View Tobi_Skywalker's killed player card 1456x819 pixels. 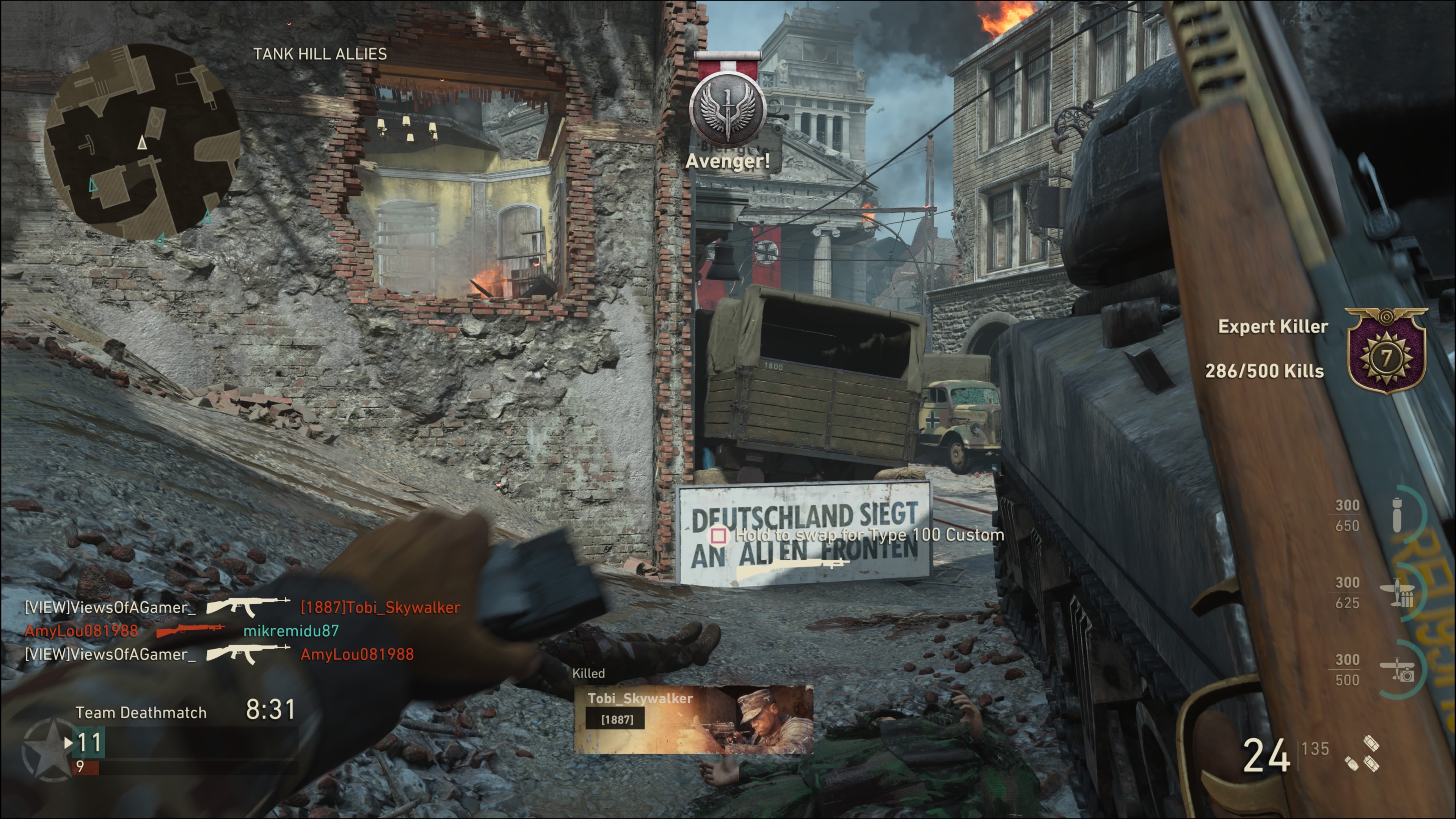pyautogui.click(x=693, y=719)
